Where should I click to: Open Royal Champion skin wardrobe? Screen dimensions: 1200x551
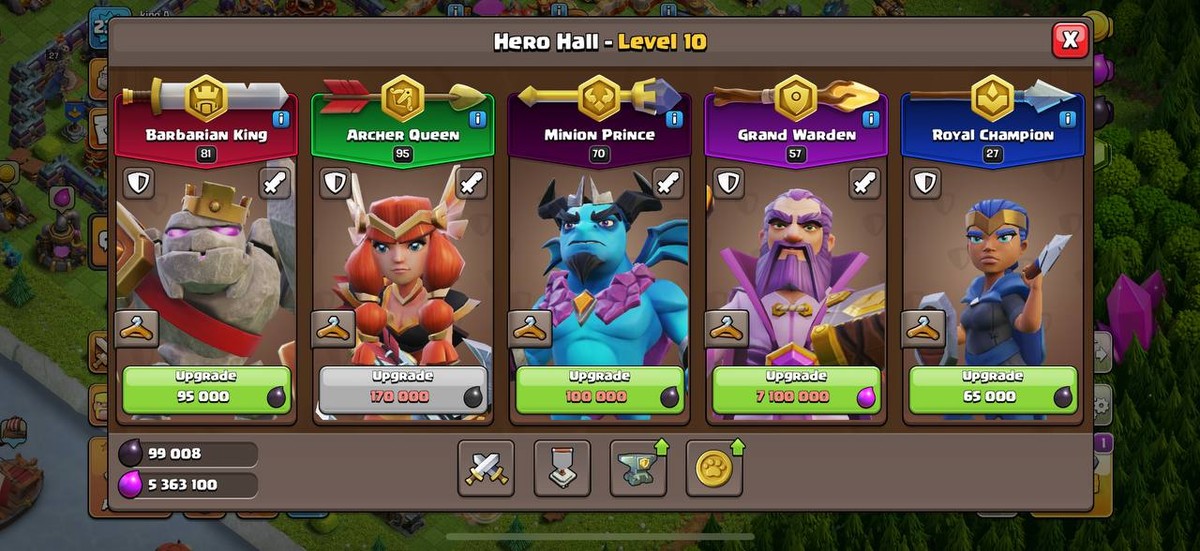click(x=923, y=328)
